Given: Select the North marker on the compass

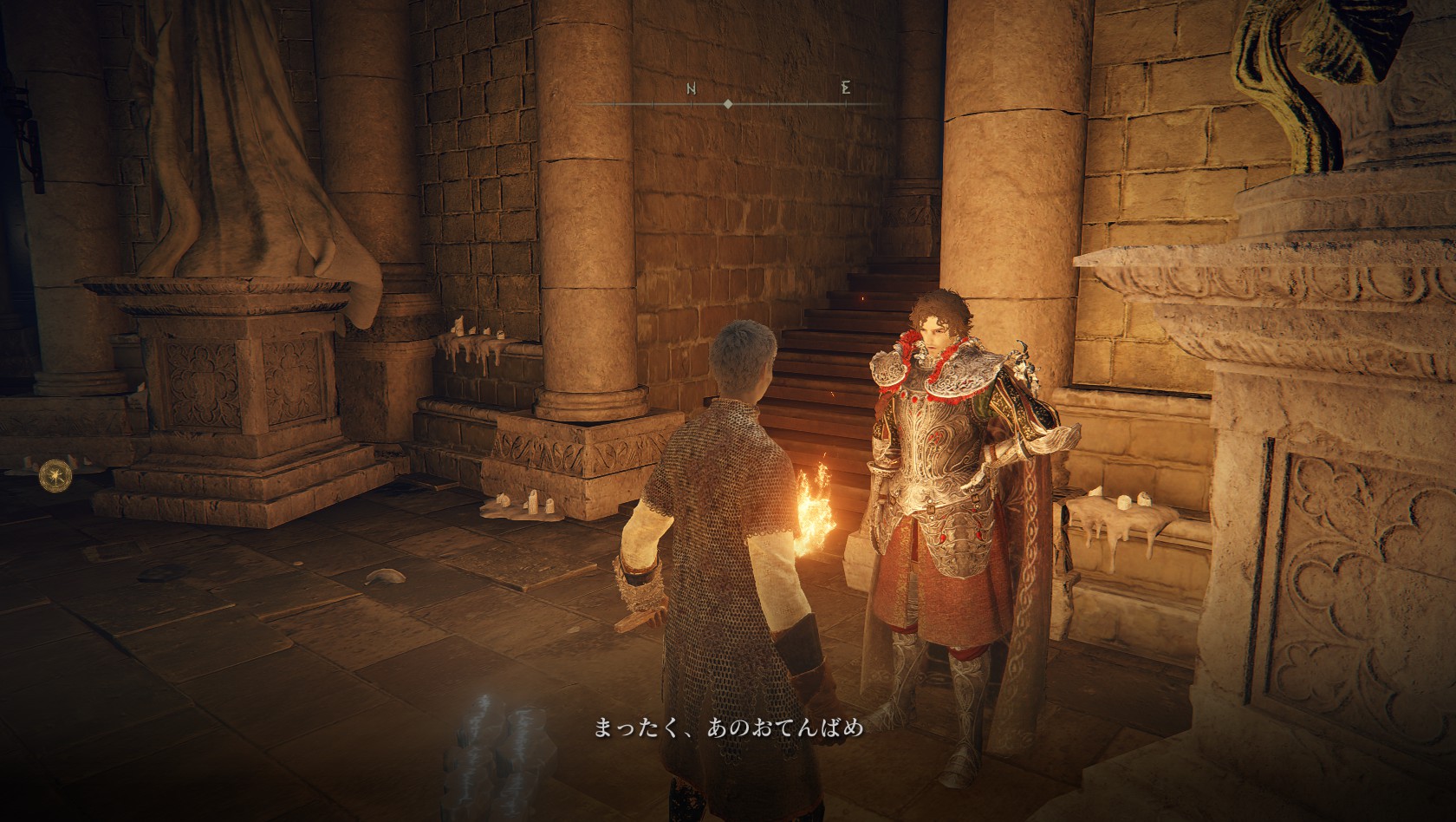Looking at the screenshot, I should click(x=692, y=88).
